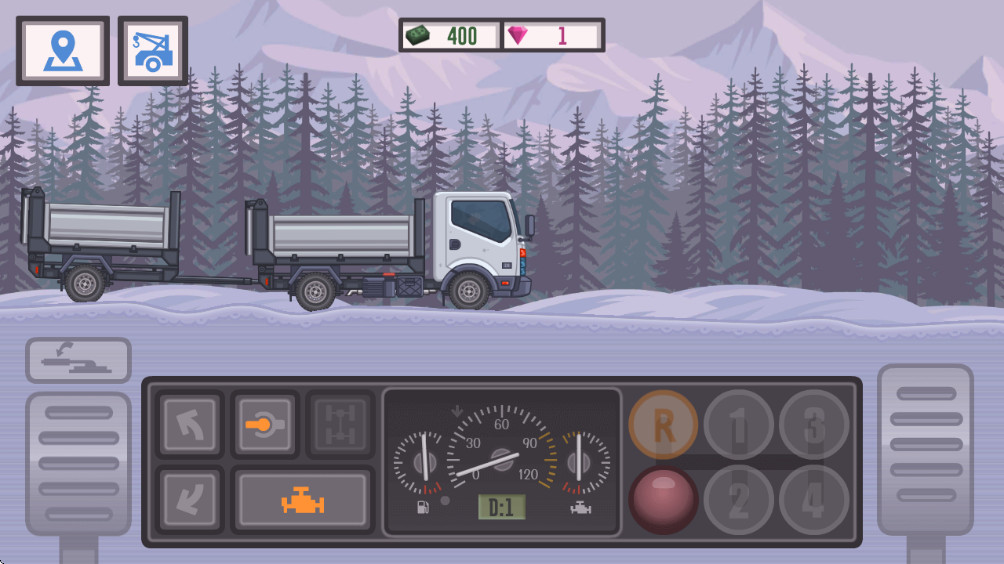The height and width of the screenshot is (564, 1004).
Task: Call the tow truck service
Action: click(x=152, y=50)
